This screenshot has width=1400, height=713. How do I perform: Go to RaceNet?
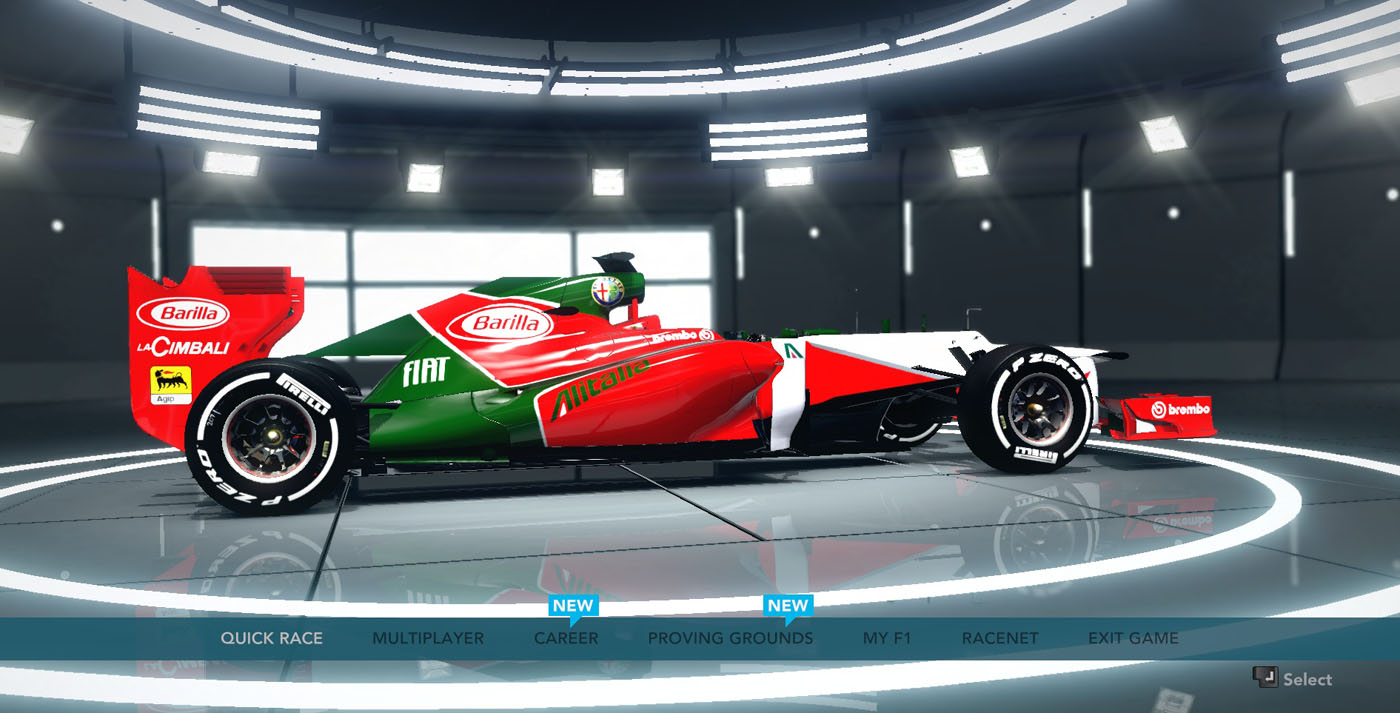click(1000, 638)
